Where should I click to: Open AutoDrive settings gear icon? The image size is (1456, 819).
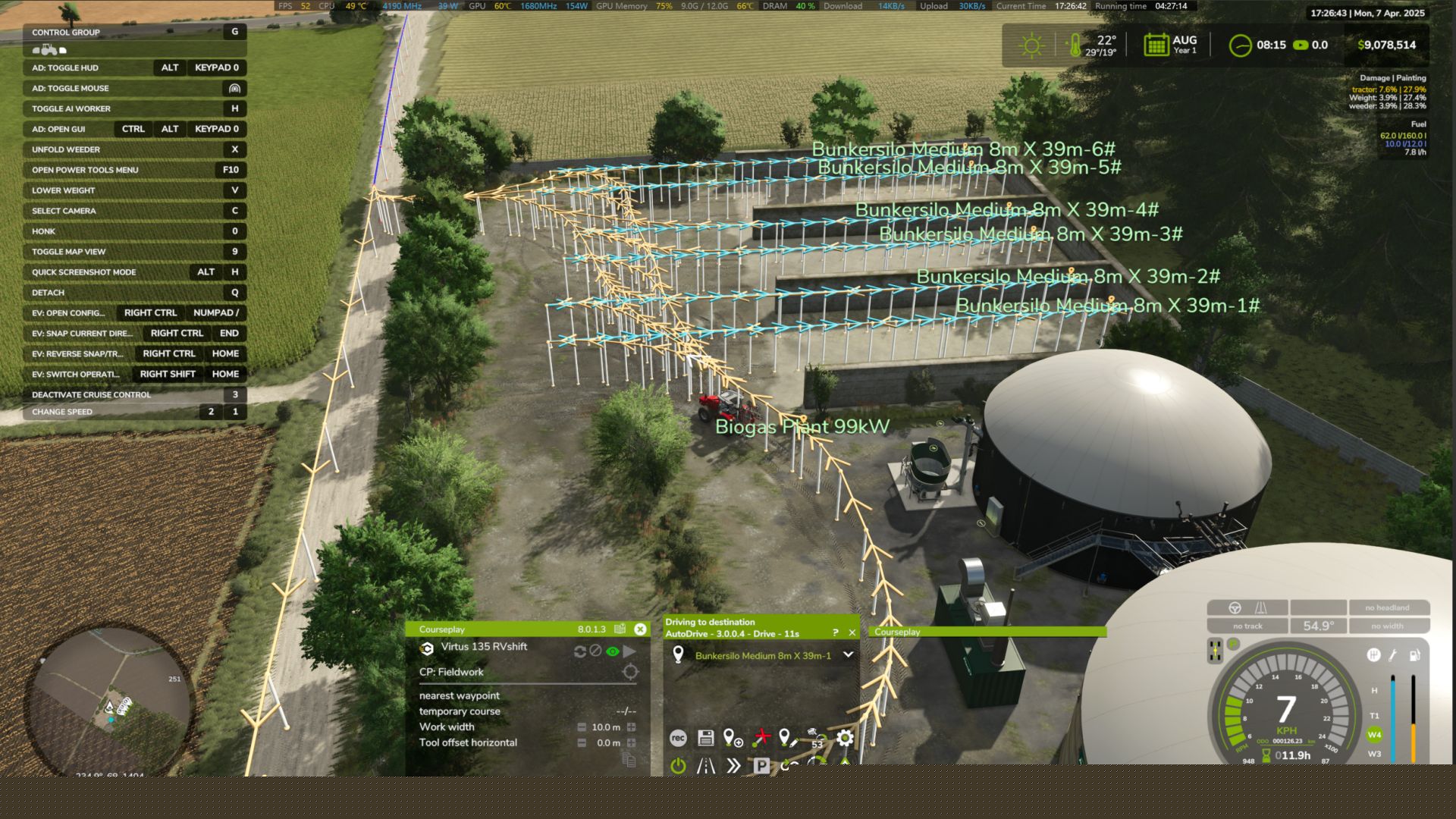point(845,738)
